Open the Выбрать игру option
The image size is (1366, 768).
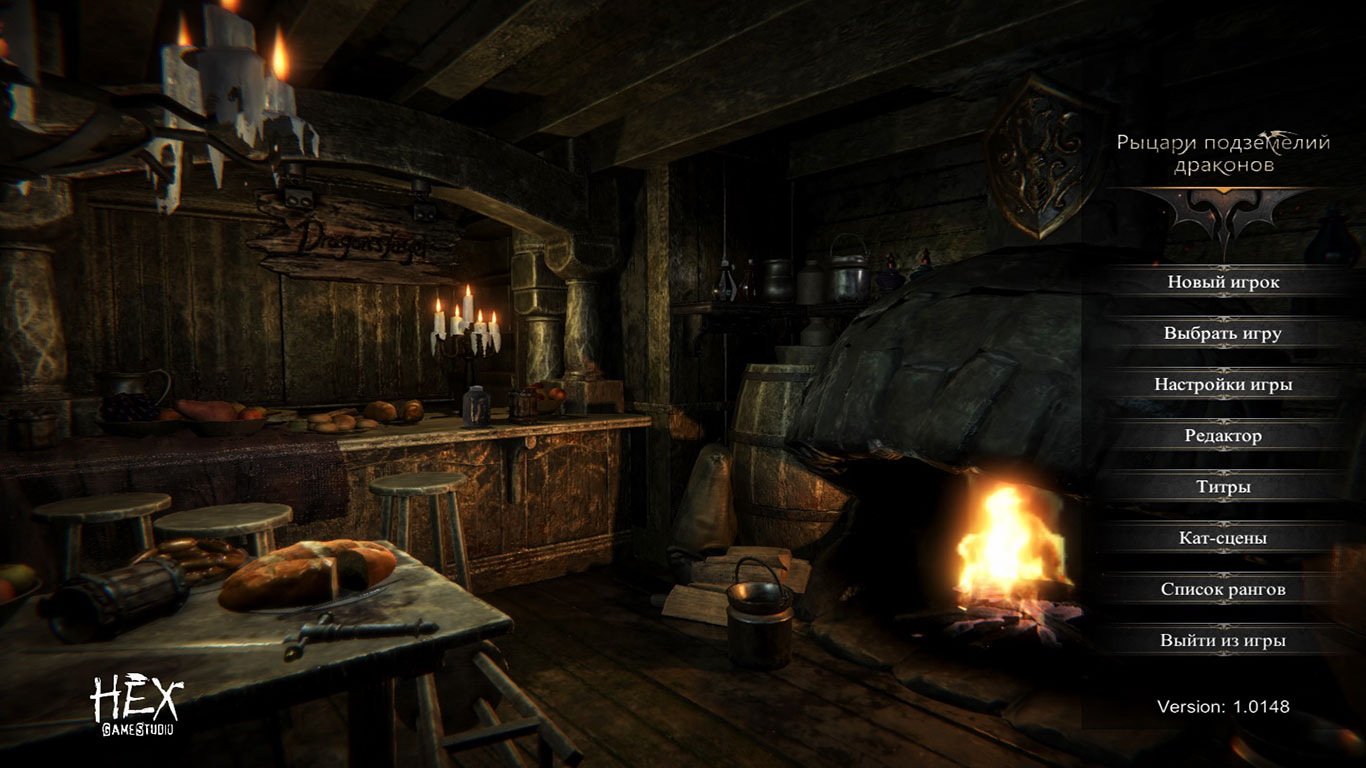point(1223,333)
